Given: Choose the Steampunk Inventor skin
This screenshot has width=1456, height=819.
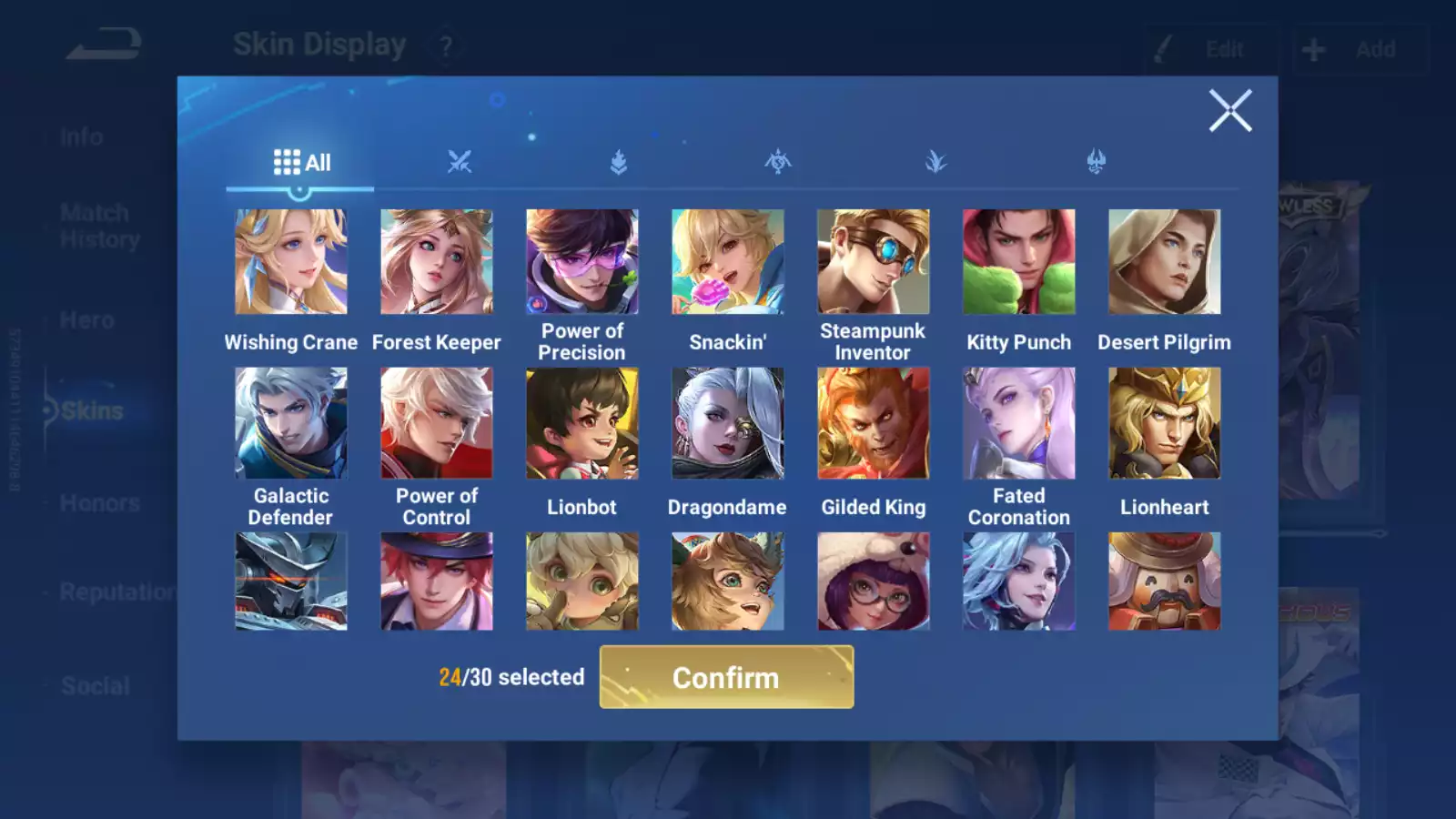Looking at the screenshot, I should click(874, 262).
